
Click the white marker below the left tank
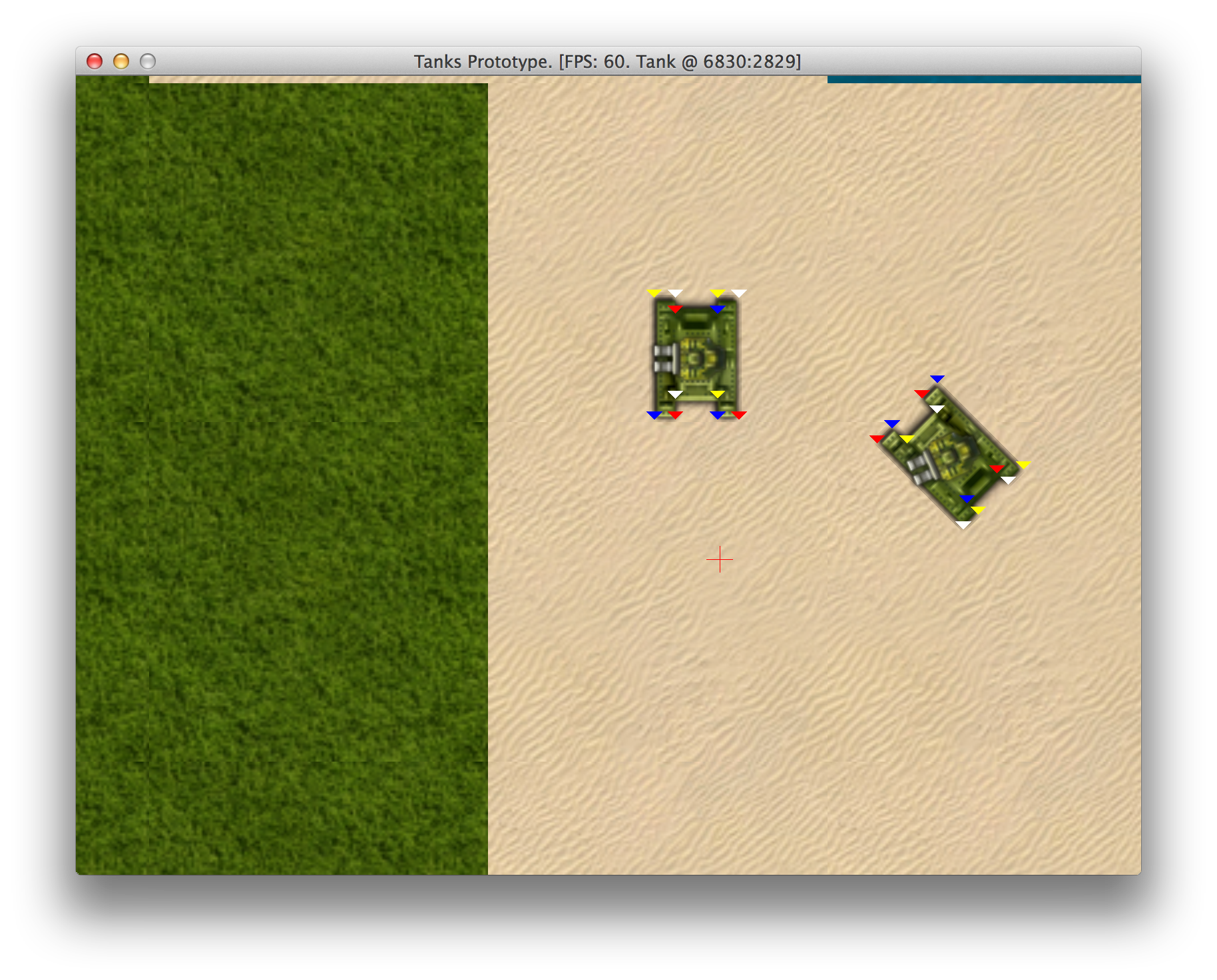676,394
